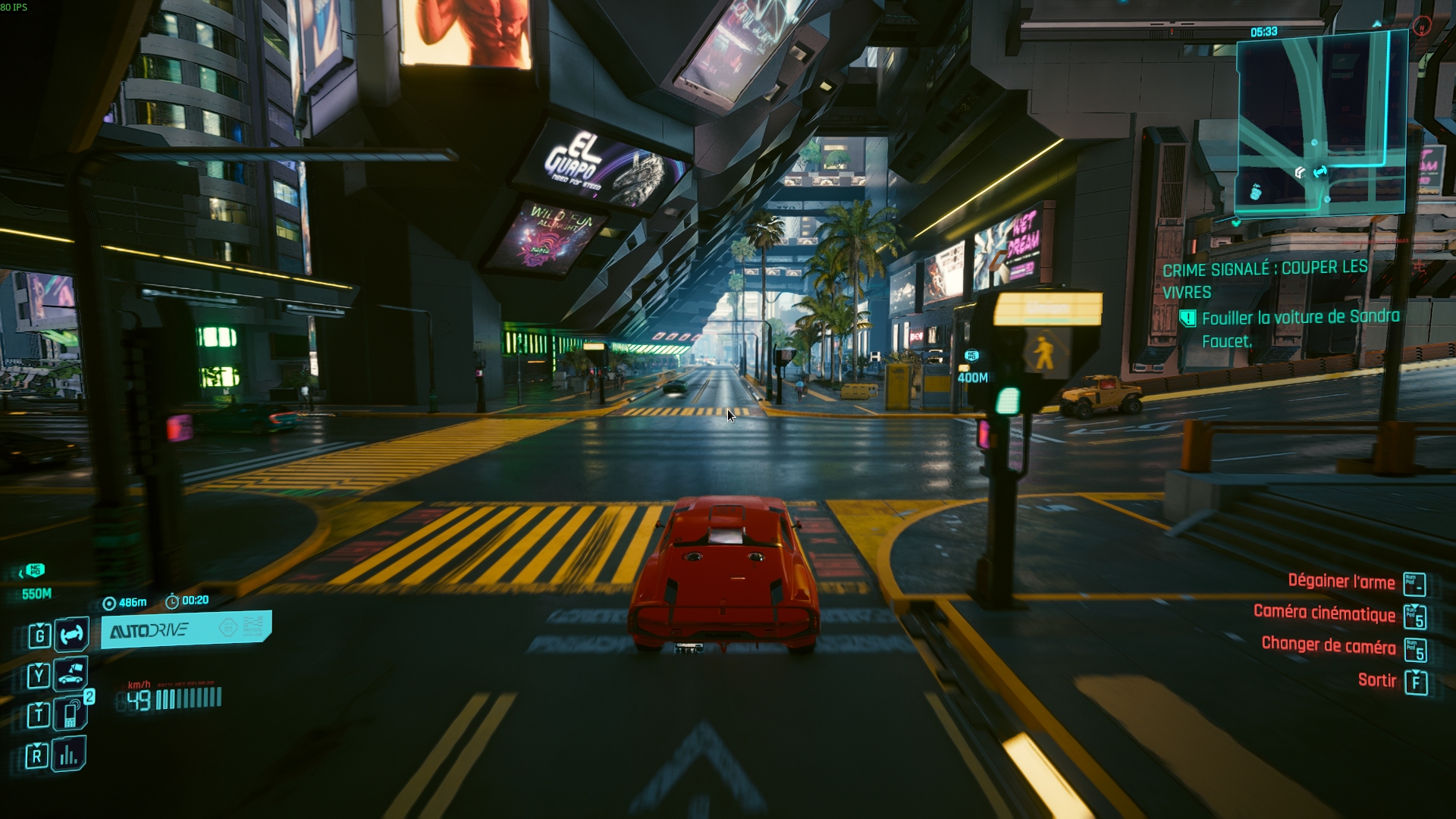Select the white box marker on the minimap

1300,173
